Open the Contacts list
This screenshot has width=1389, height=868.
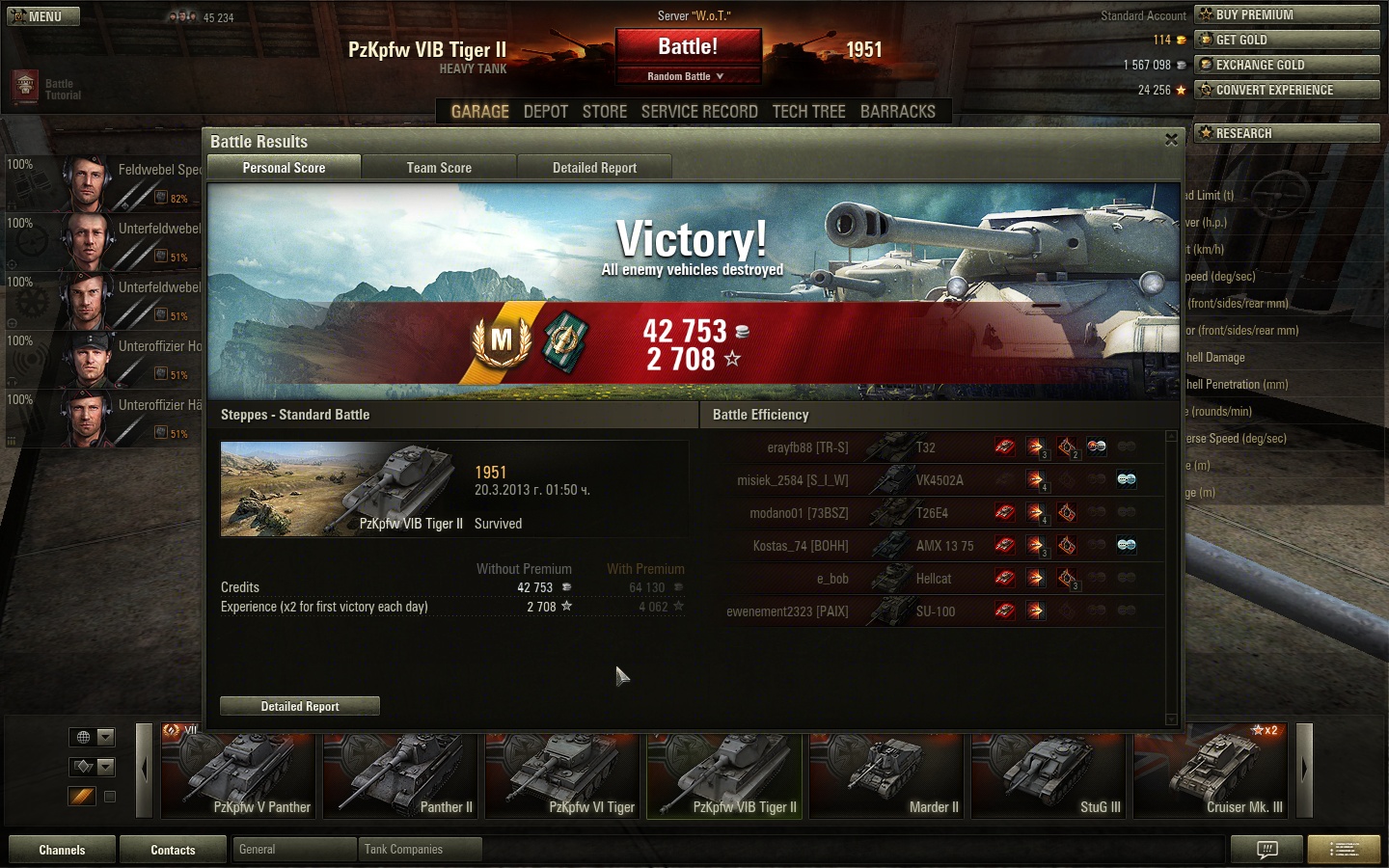(173, 850)
